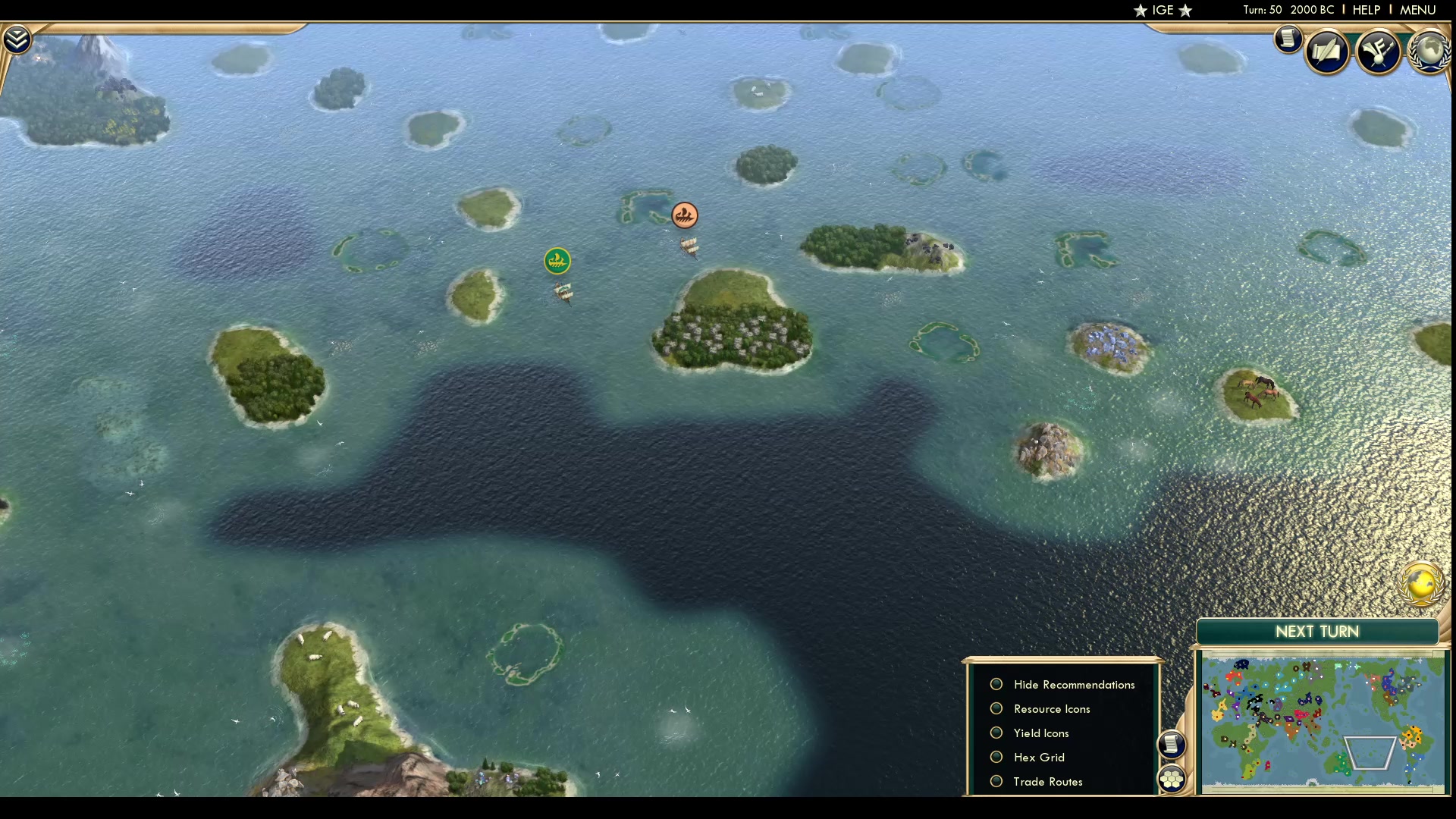Toggle Strategic View with the globe icon
The image size is (1456, 819).
pos(1420,585)
